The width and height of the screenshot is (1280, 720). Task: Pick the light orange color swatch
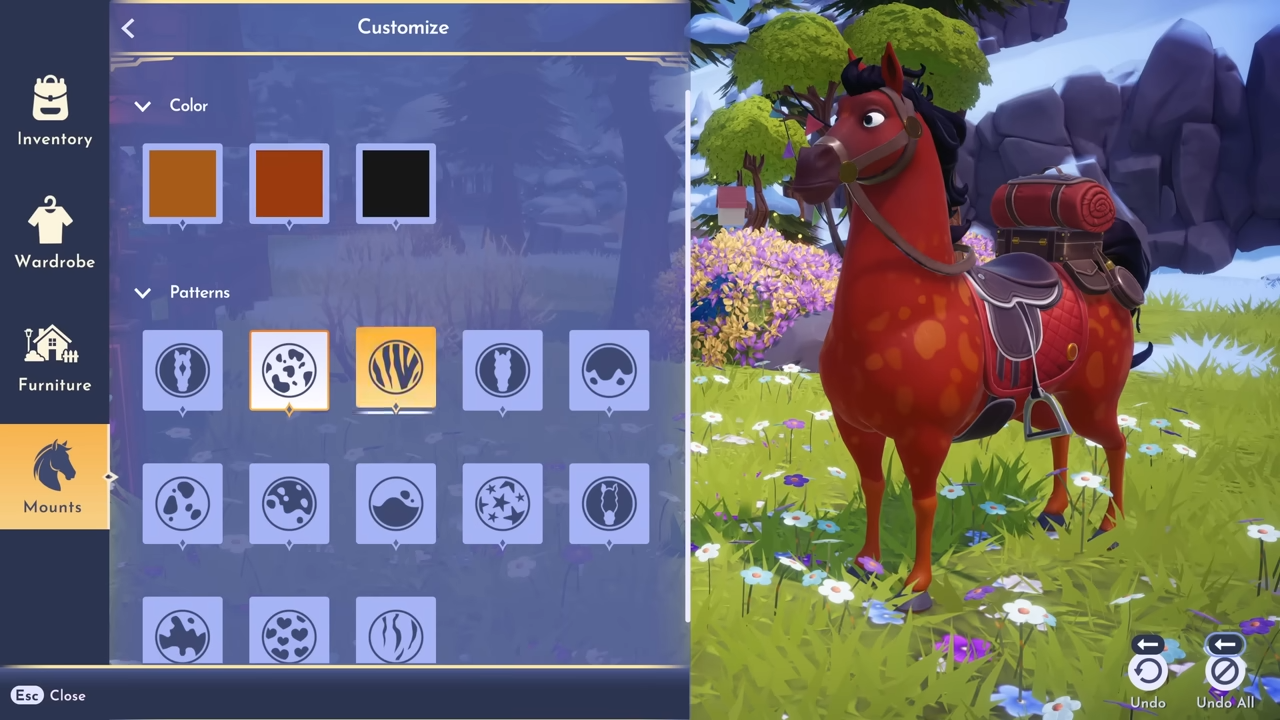(182, 184)
